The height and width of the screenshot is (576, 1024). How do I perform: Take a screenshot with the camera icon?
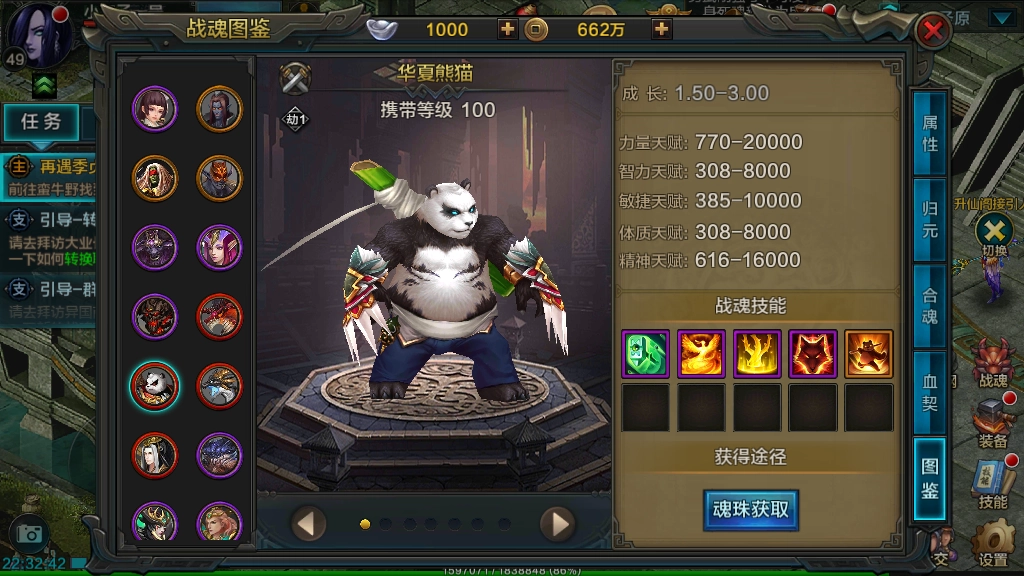coord(28,534)
